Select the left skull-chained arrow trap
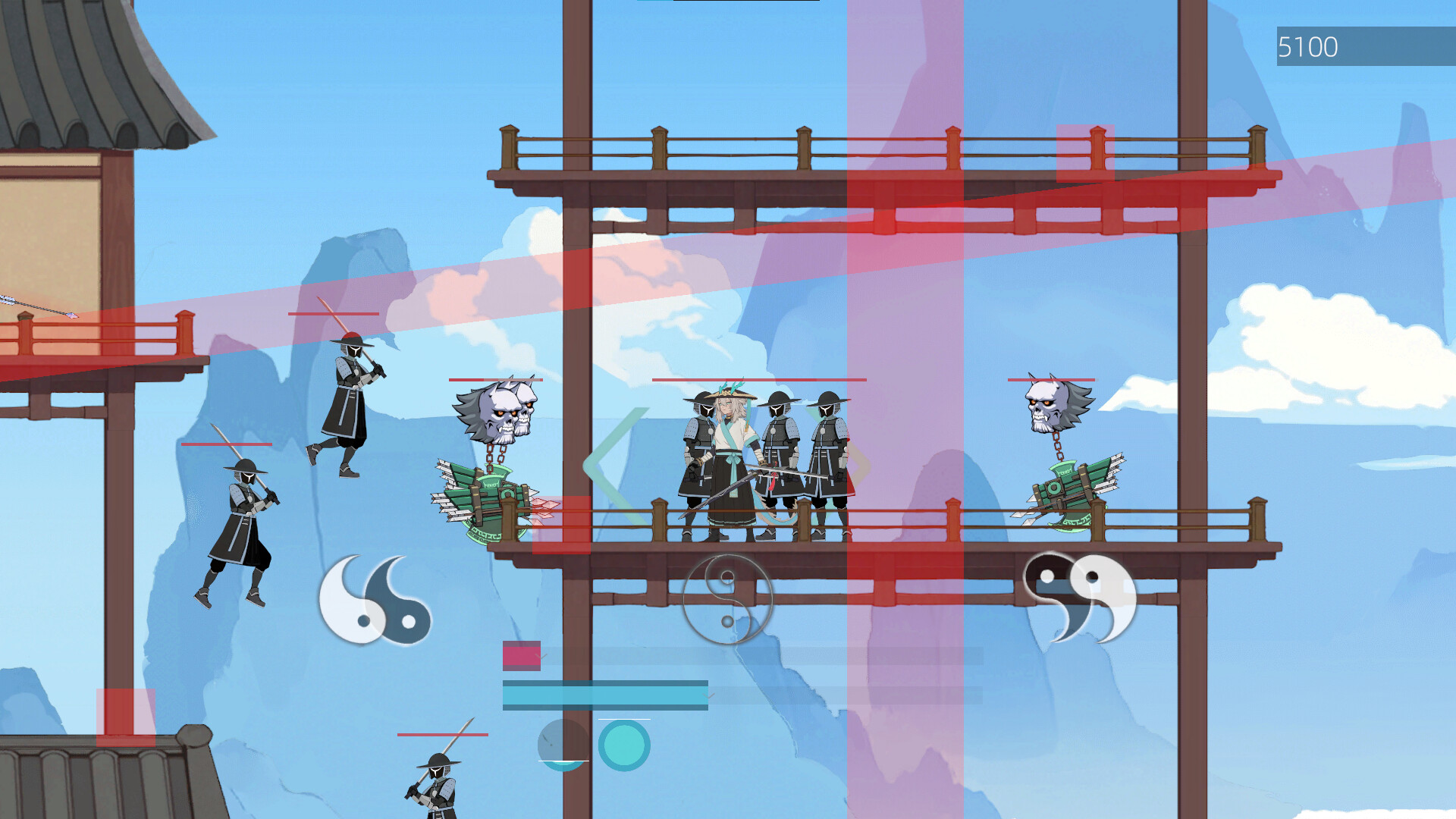The image size is (1456, 819). pos(493,455)
